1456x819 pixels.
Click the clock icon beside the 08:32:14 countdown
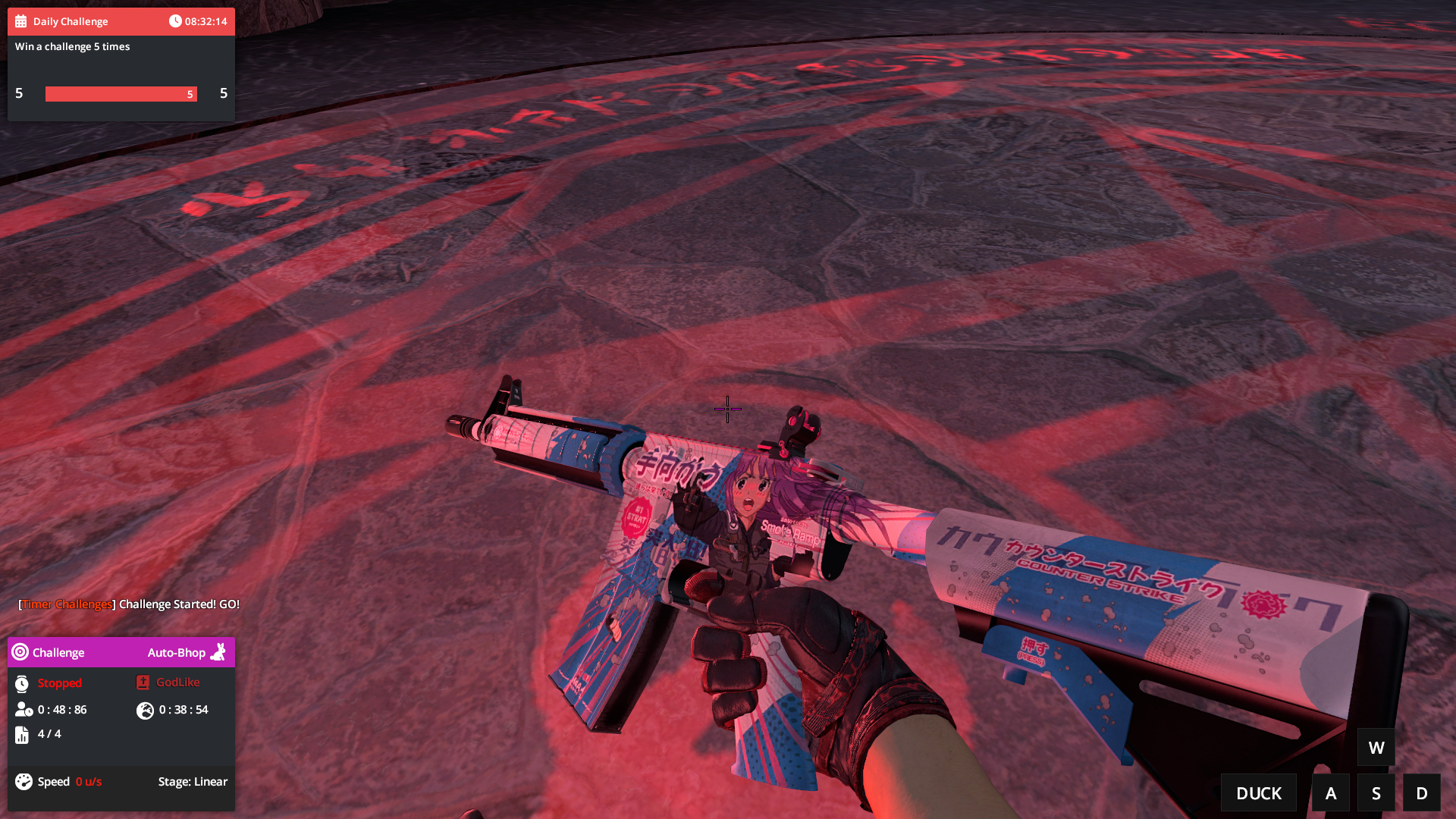175,21
